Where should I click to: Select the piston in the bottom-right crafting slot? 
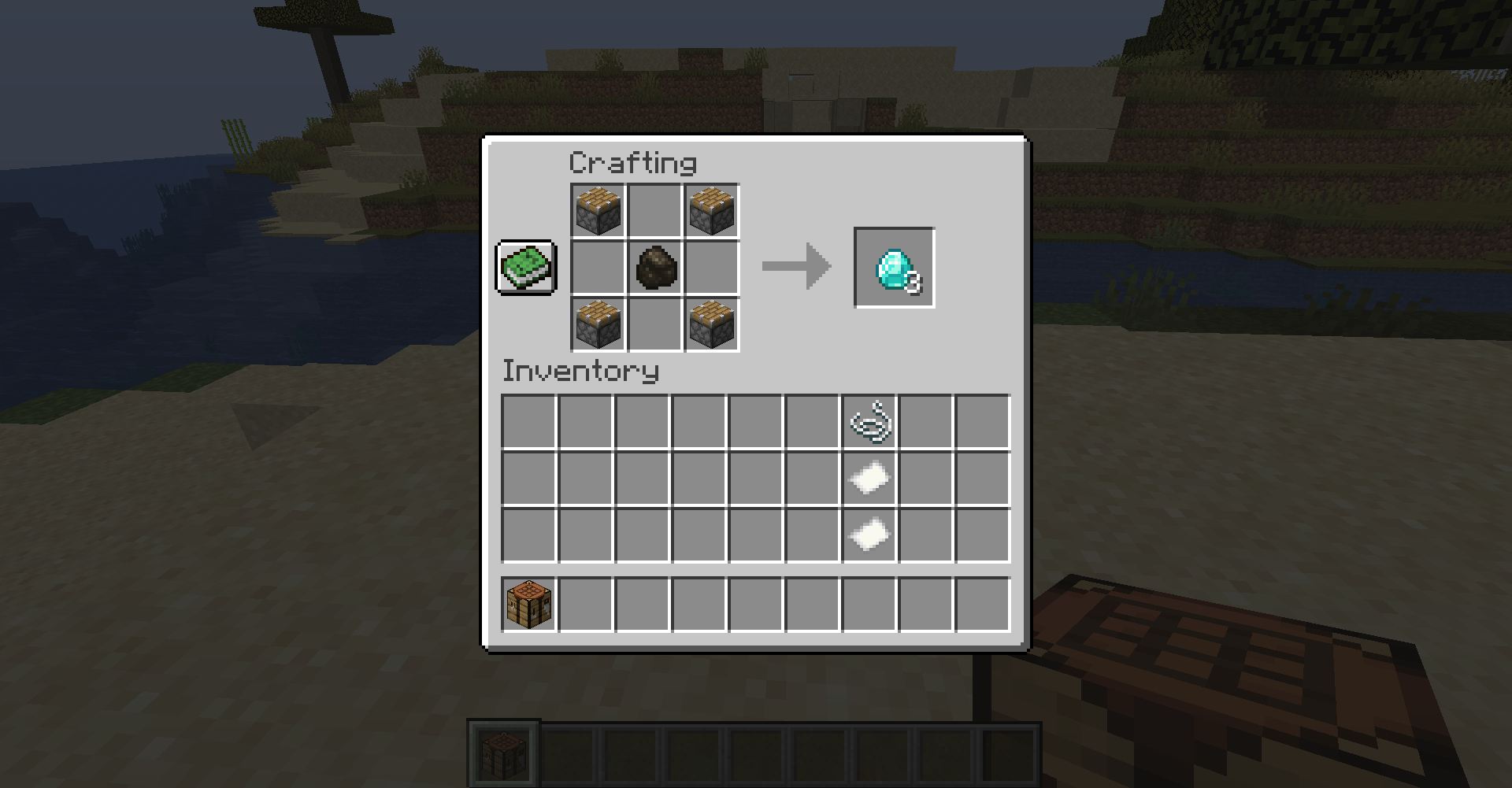click(x=711, y=325)
